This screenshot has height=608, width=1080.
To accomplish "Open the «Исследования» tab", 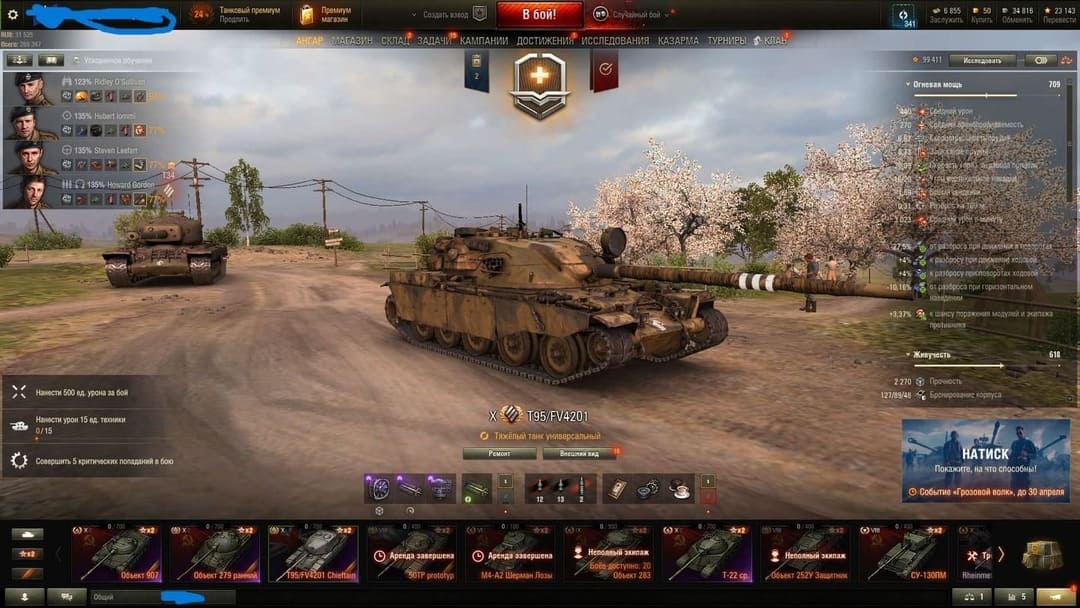I will tap(615, 41).
